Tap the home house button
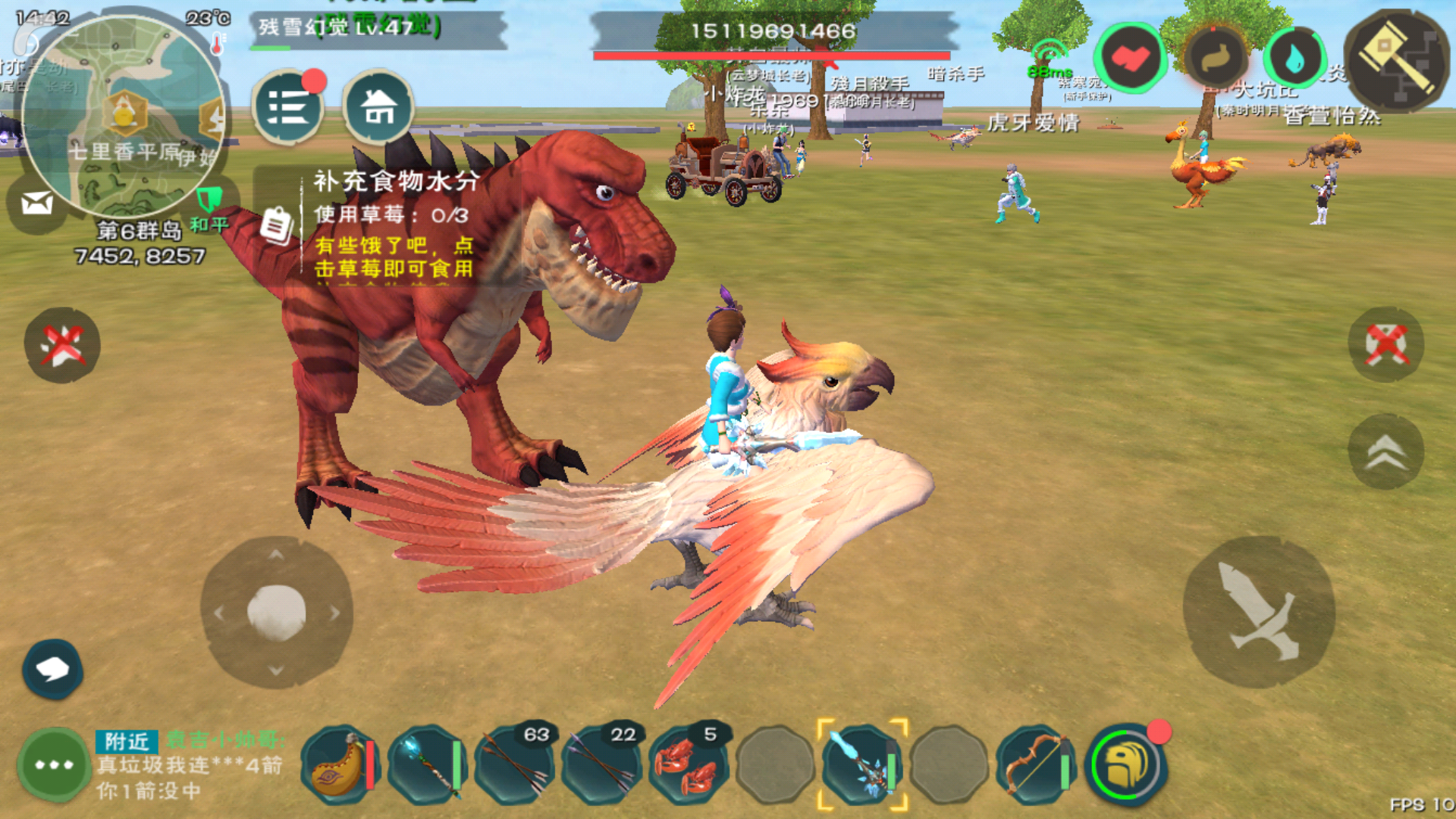This screenshot has width=1456, height=819. [378, 108]
